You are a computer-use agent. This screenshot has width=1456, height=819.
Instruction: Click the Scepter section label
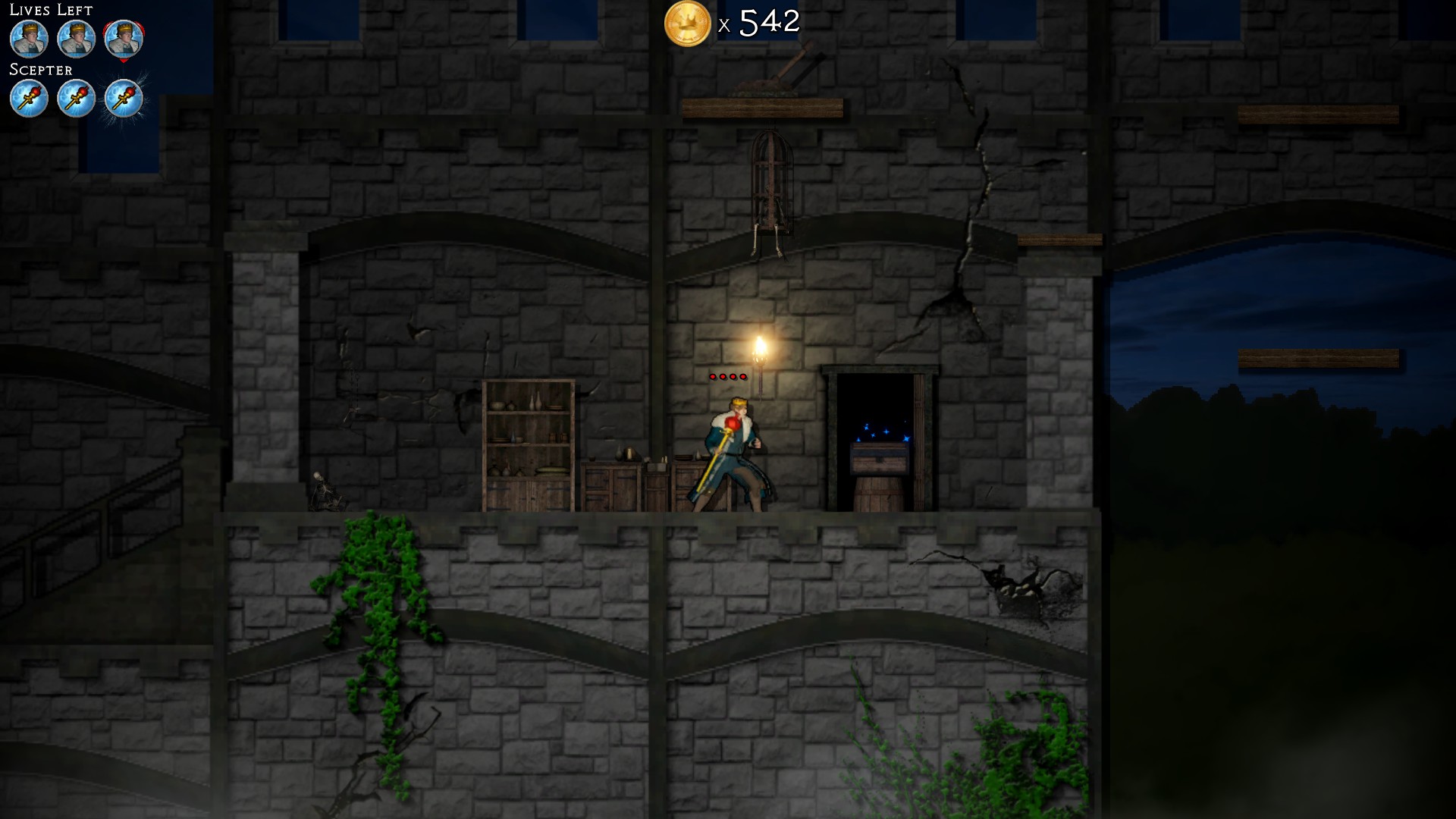click(x=39, y=70)
